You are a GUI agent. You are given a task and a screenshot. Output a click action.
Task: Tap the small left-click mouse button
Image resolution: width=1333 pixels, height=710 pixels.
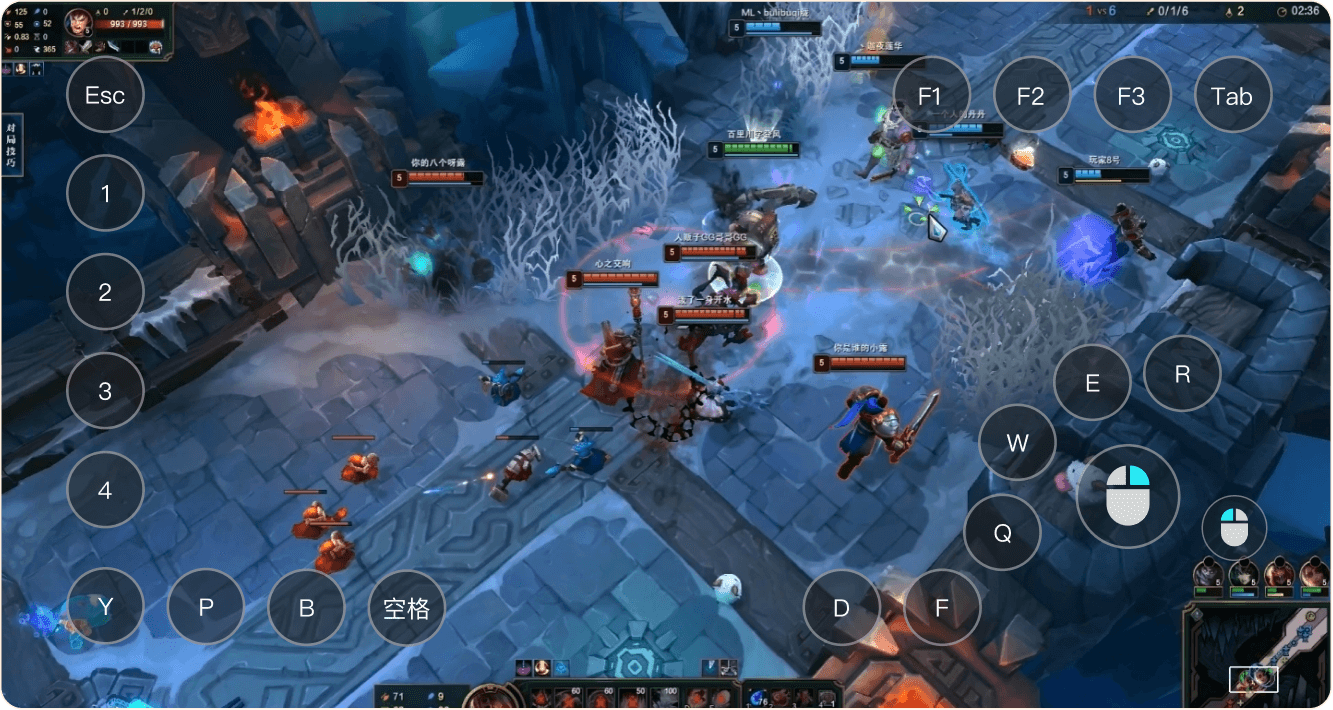1234,527
